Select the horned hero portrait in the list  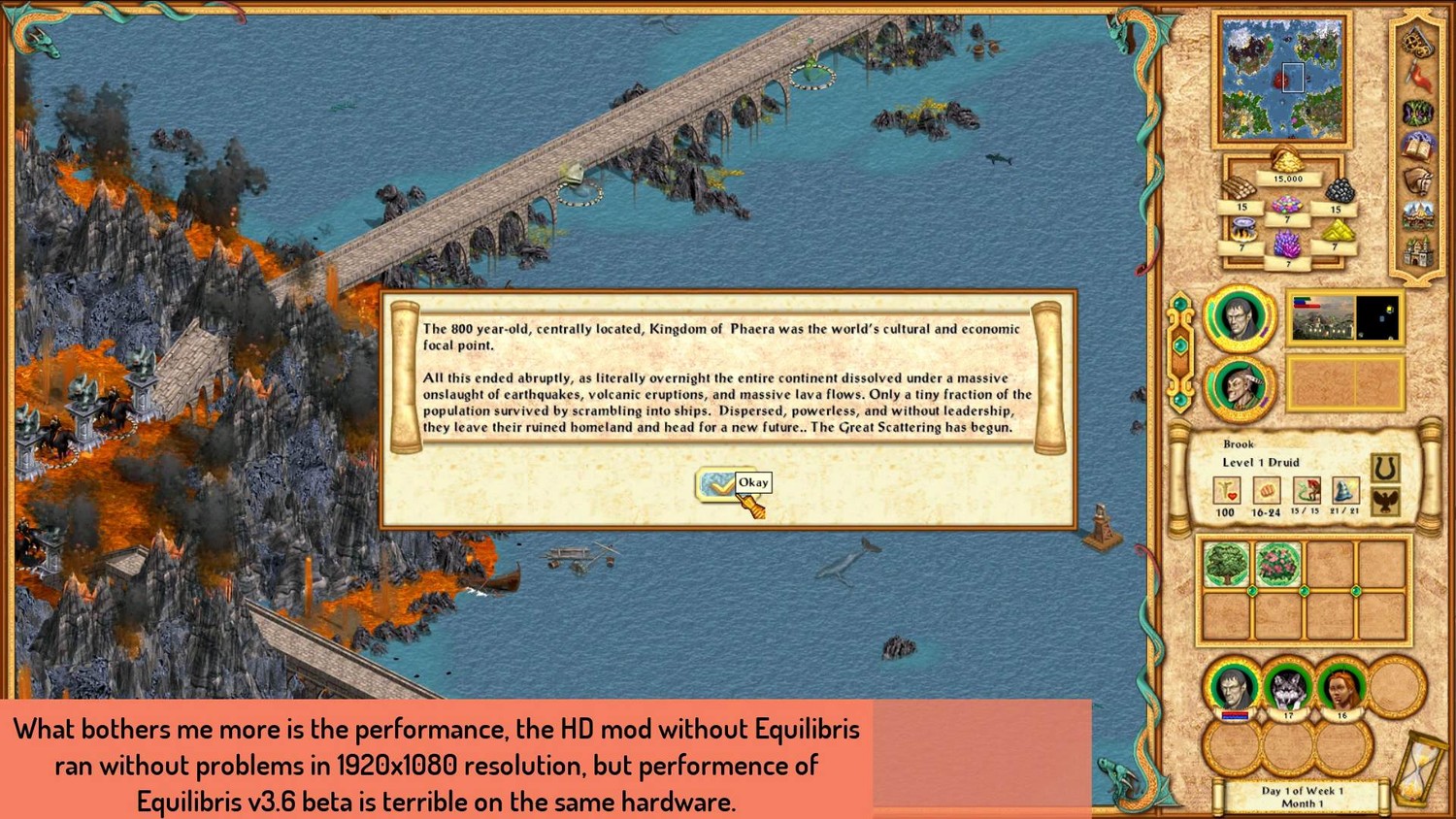(x=1240, y=386)
